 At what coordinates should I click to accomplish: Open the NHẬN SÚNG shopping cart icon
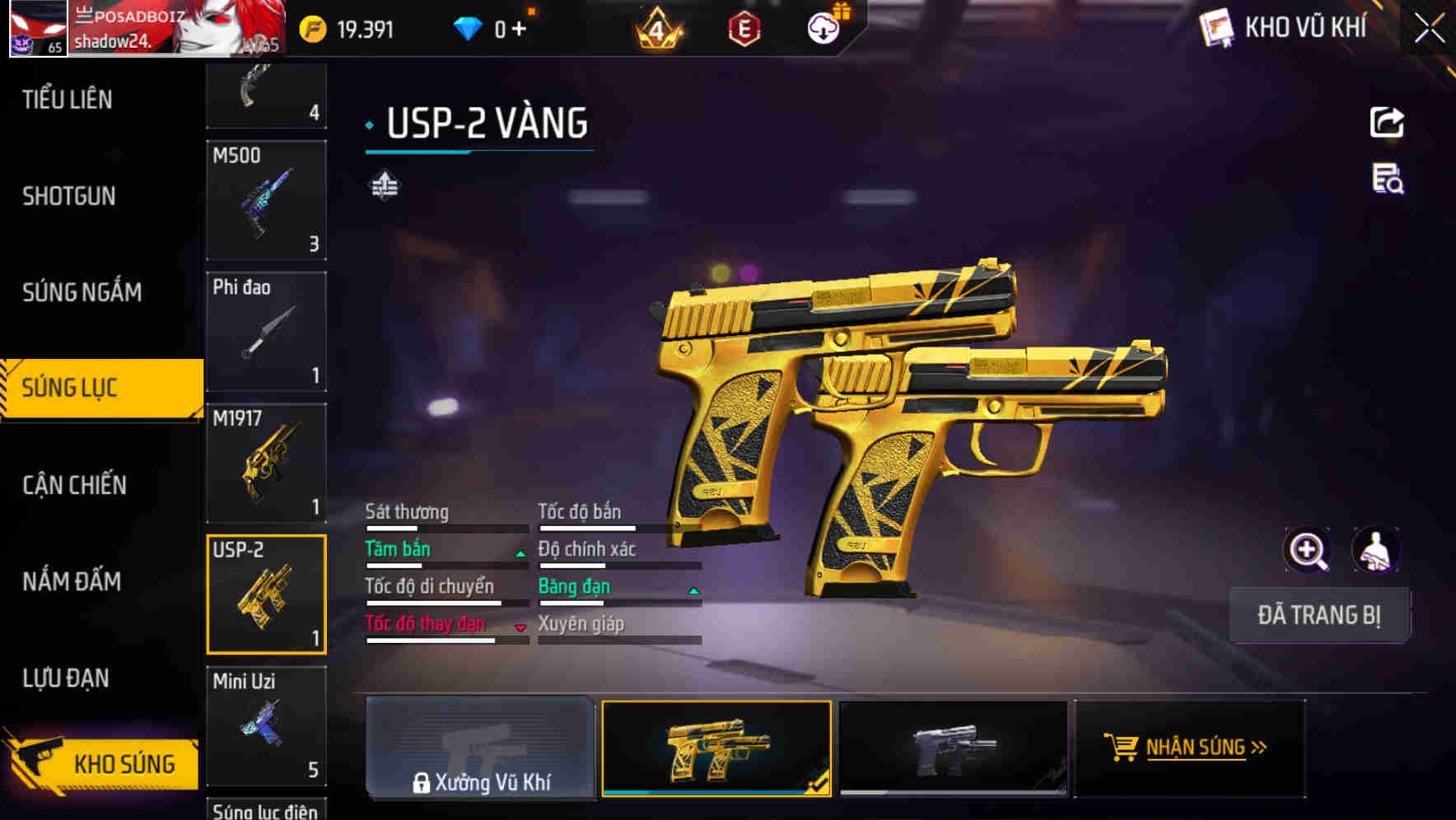pos(1121,748)
